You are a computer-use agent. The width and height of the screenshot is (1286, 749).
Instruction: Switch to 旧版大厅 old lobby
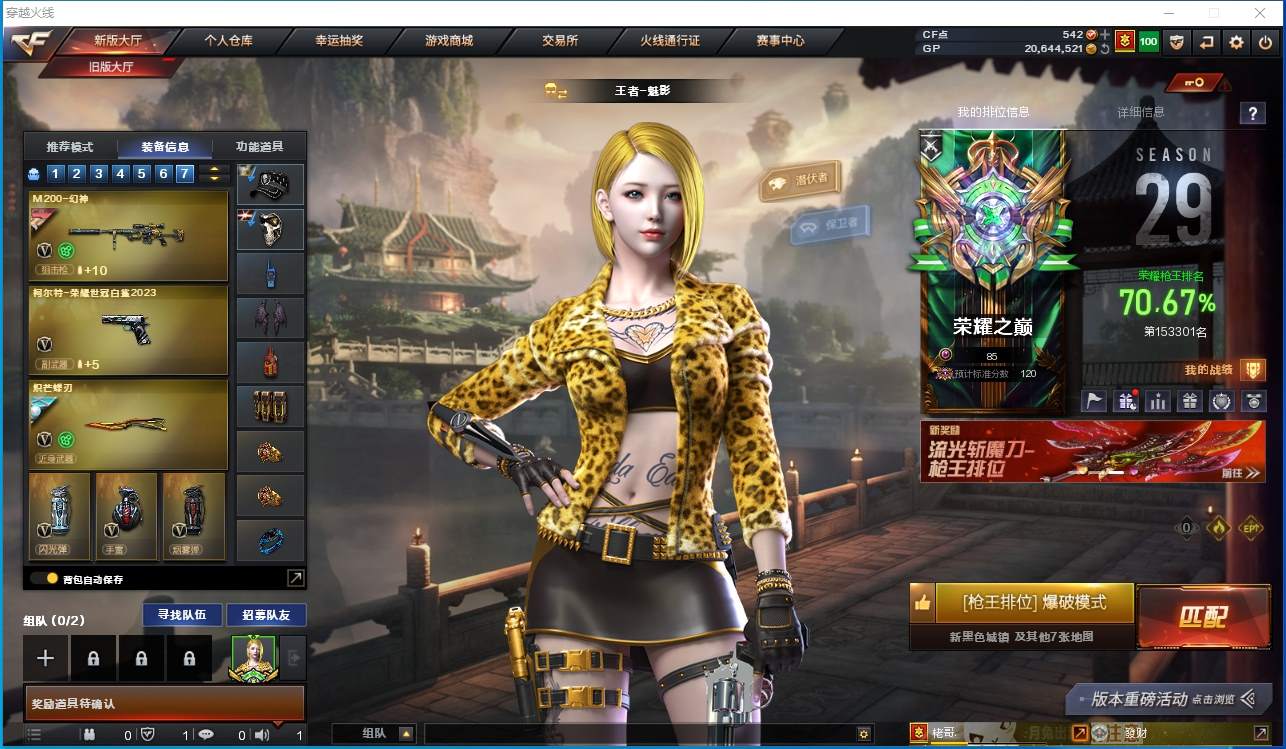pos(112,67)
